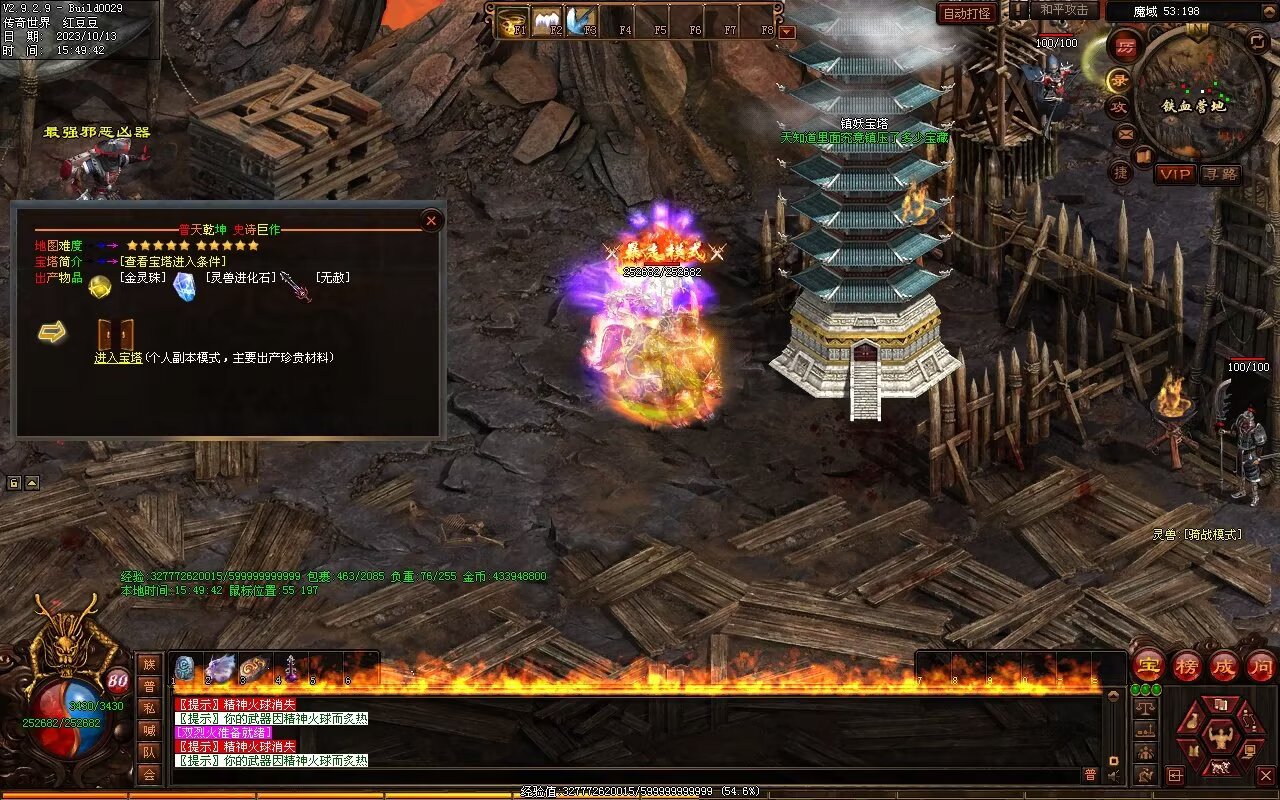Viewport: 1280px width, 800px height.
Task: Use the blue rune stone in slot 1
Action: [185, 668]
